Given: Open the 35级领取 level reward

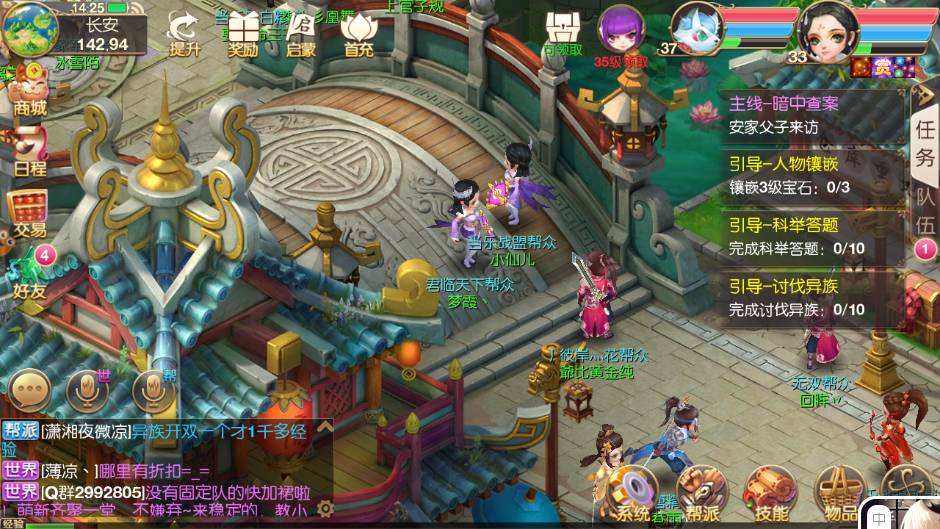Looking at the screenshot, I should tap(621, 33).
